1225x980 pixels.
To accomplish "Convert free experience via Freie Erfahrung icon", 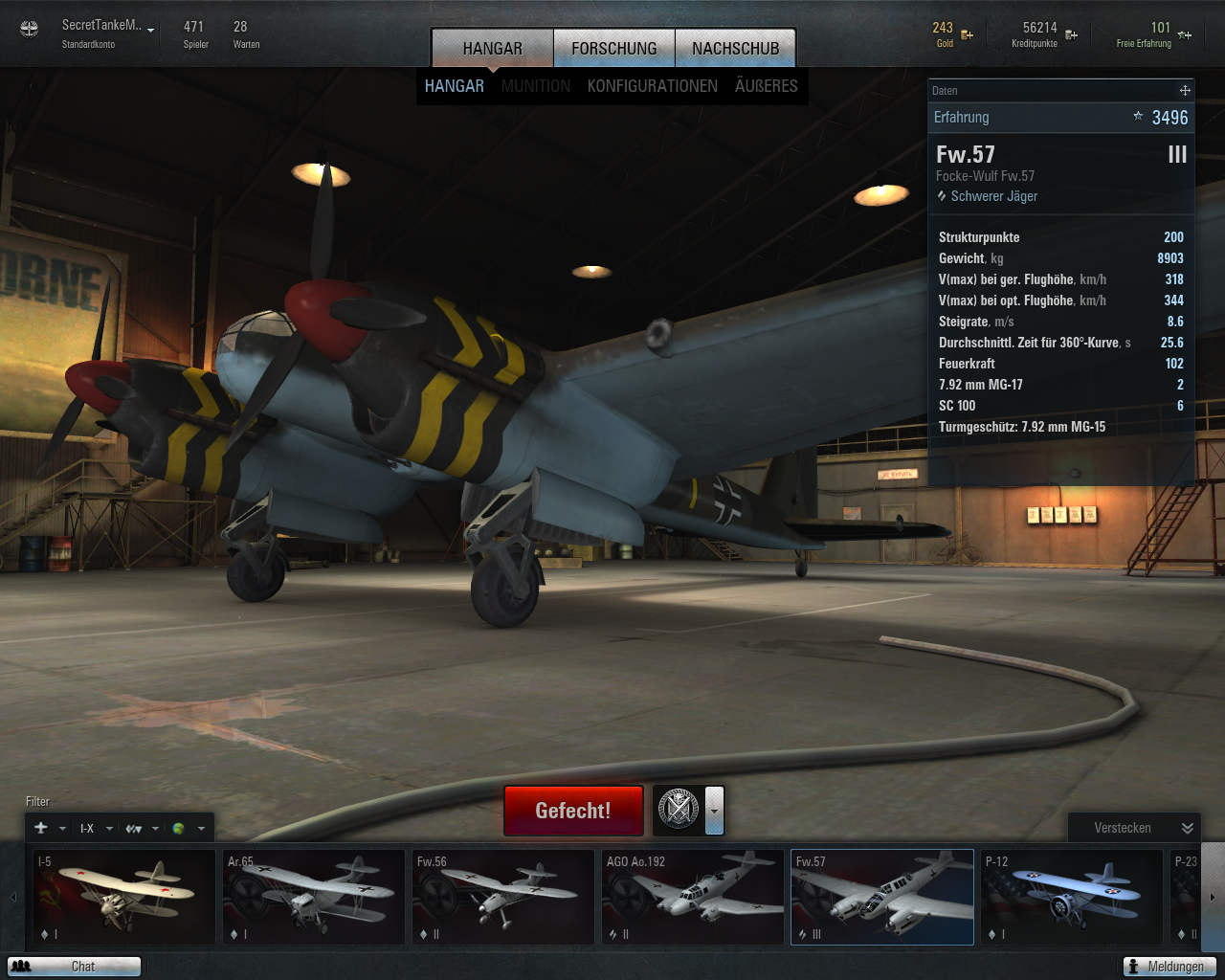I will point(1185,35).
